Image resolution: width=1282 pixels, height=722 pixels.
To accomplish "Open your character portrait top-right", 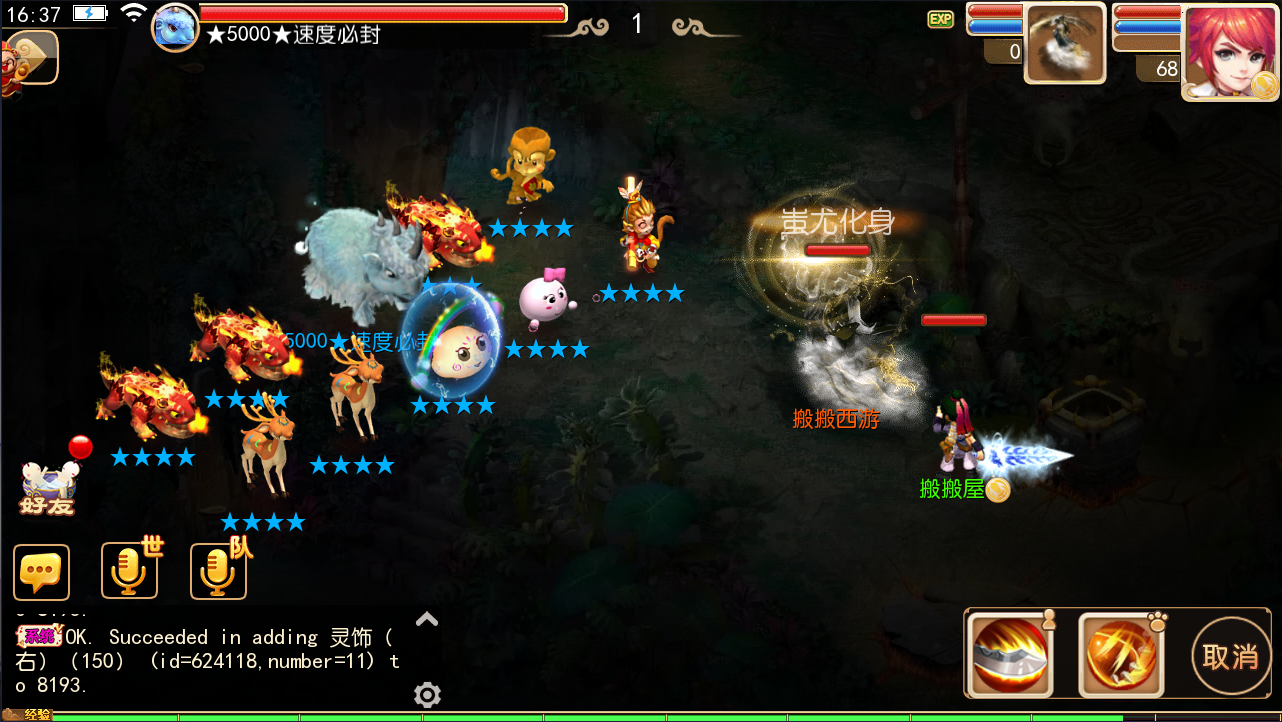I will click(1228, 55).
